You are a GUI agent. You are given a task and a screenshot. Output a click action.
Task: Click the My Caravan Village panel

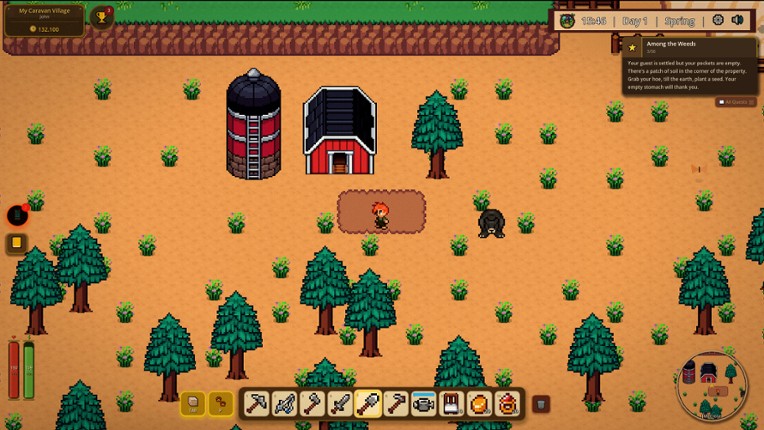click(x=45, y=19)
